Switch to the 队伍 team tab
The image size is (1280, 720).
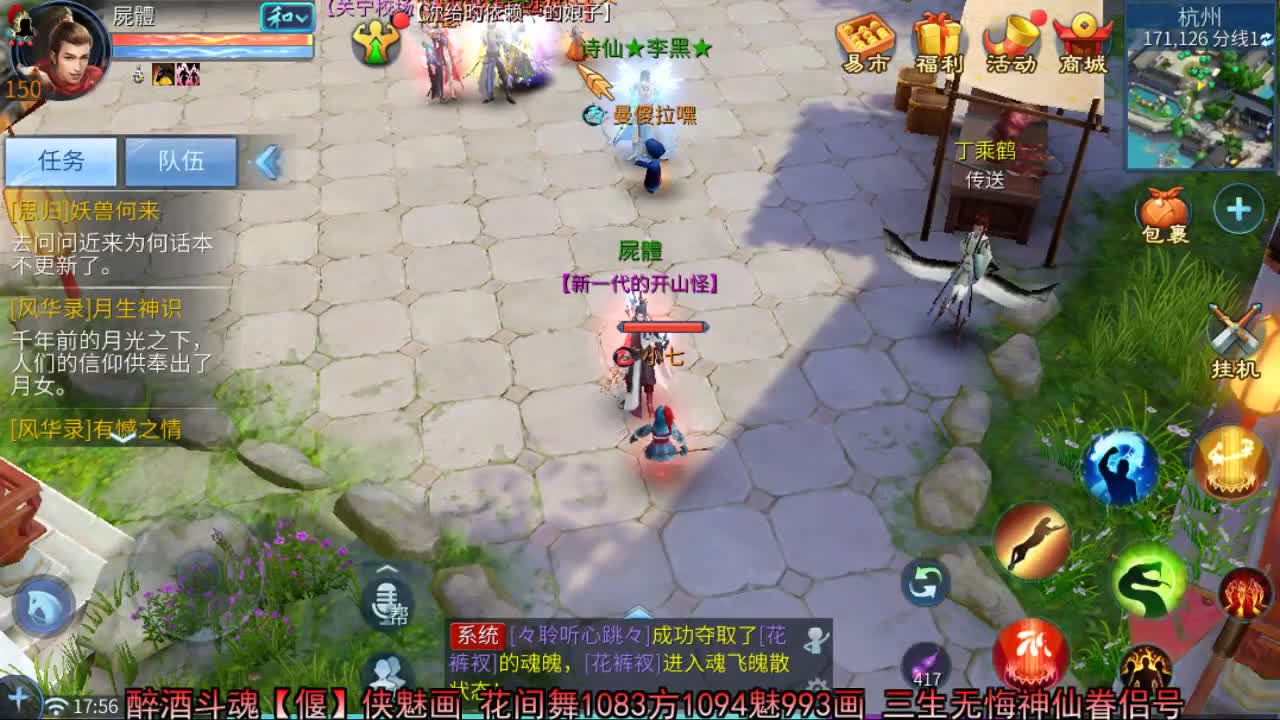tap(181, 161)
